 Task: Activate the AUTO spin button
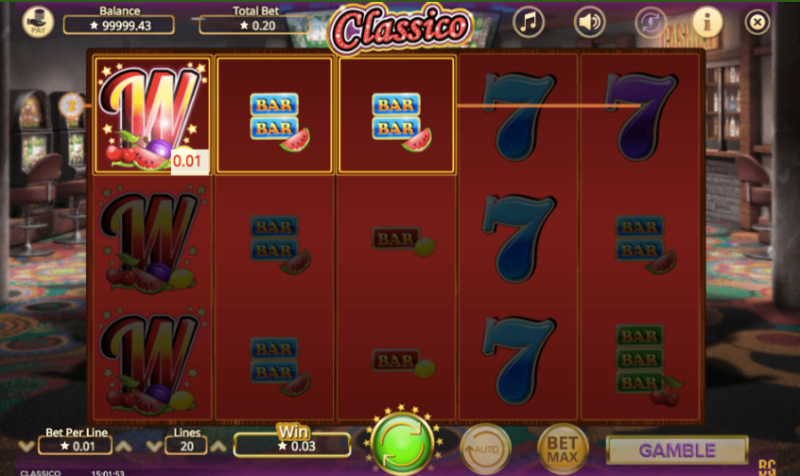point(485,447)
